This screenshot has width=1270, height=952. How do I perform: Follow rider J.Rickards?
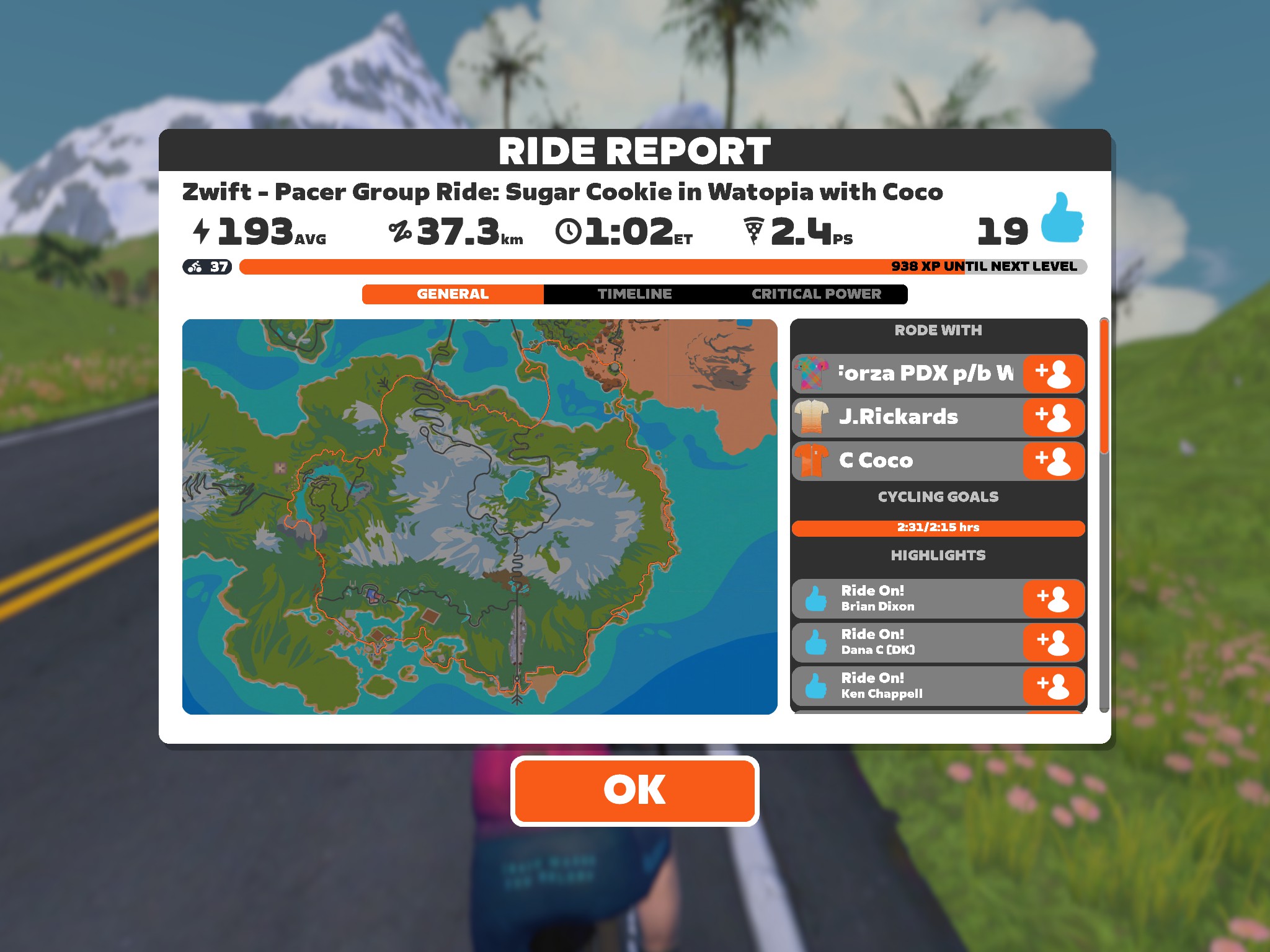(1053, 417)
